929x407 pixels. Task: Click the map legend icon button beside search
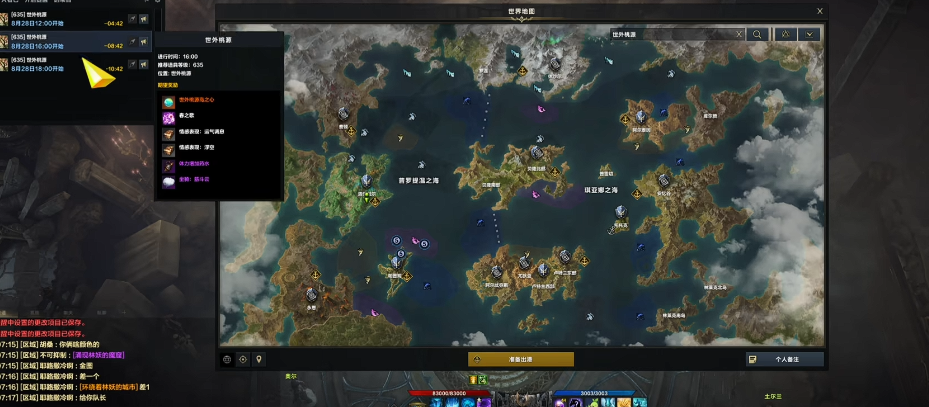[785, 34]
